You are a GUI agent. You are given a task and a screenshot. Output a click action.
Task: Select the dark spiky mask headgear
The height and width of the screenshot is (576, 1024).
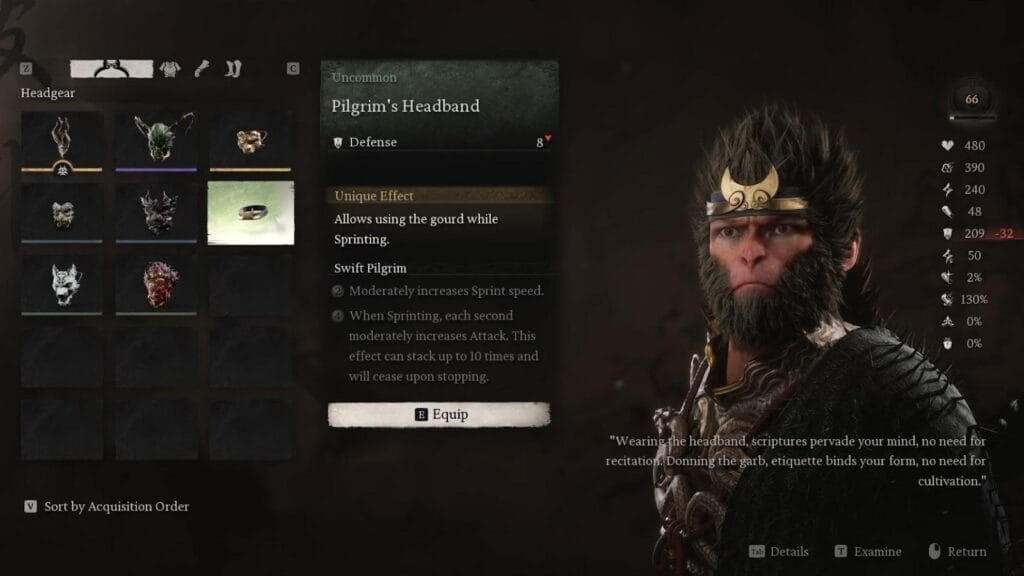156,213
